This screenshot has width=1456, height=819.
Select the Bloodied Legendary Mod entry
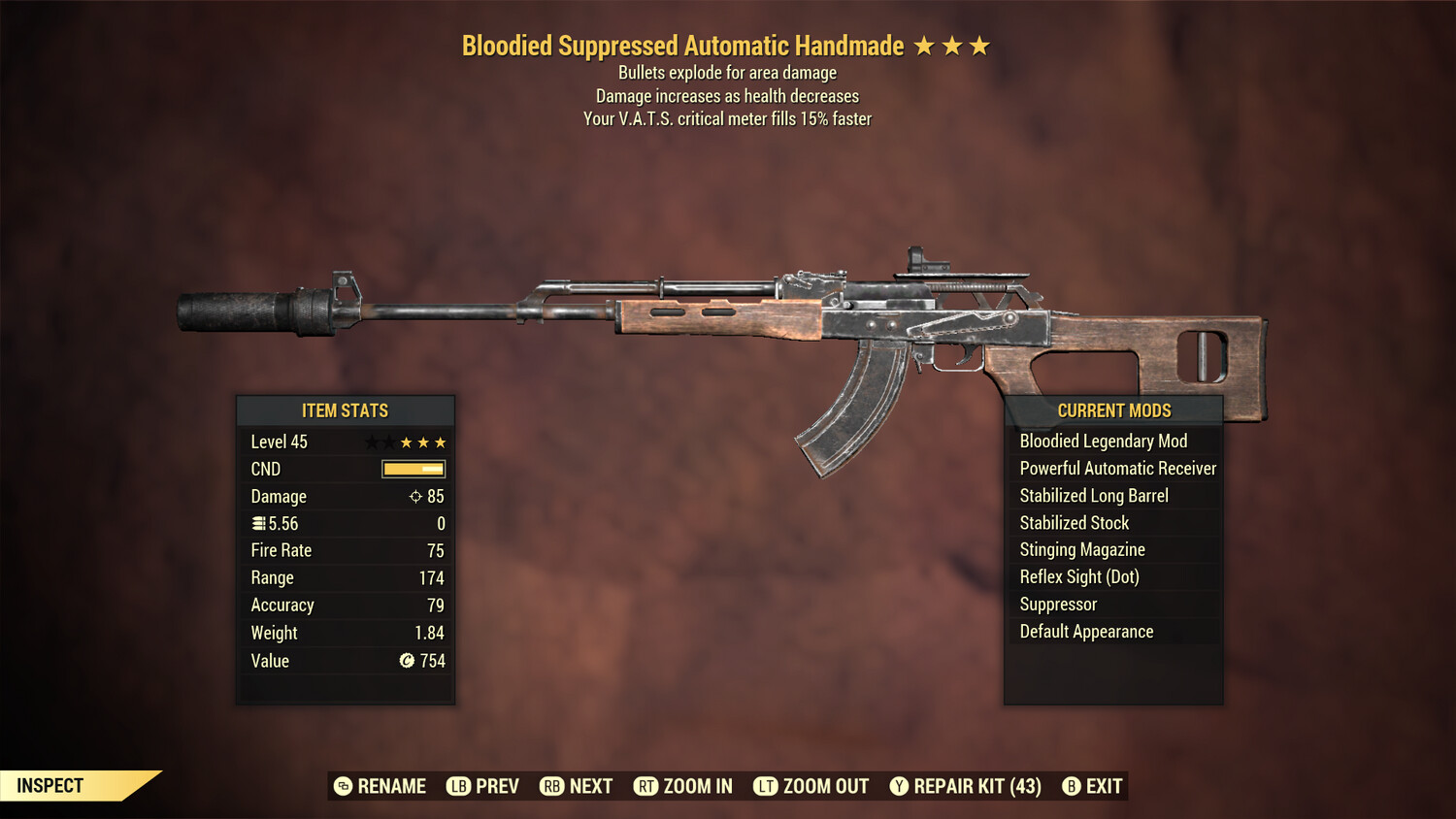(x=1103, y=441)
